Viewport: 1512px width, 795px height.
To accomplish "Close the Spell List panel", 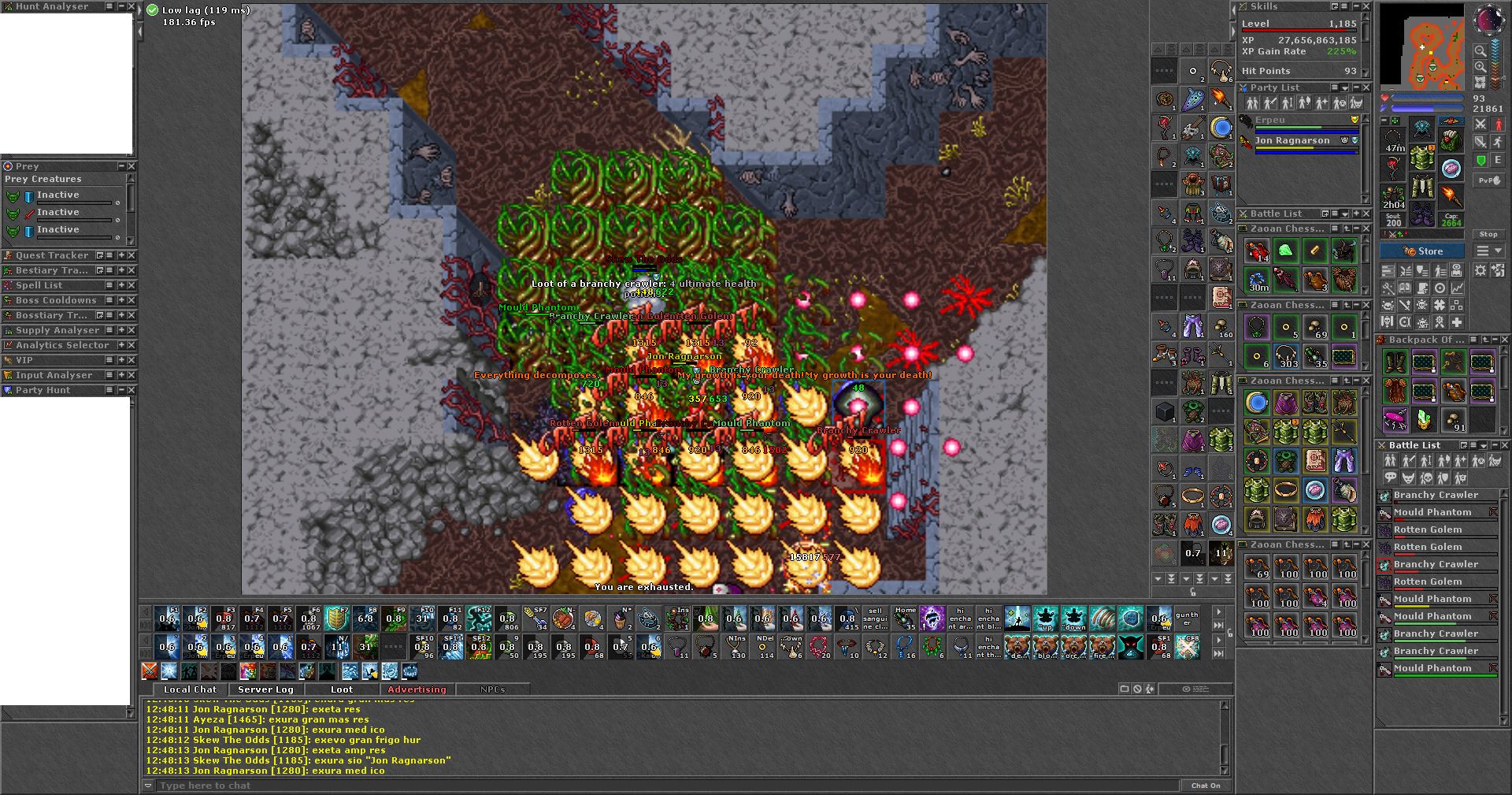I will coord(132,285).
